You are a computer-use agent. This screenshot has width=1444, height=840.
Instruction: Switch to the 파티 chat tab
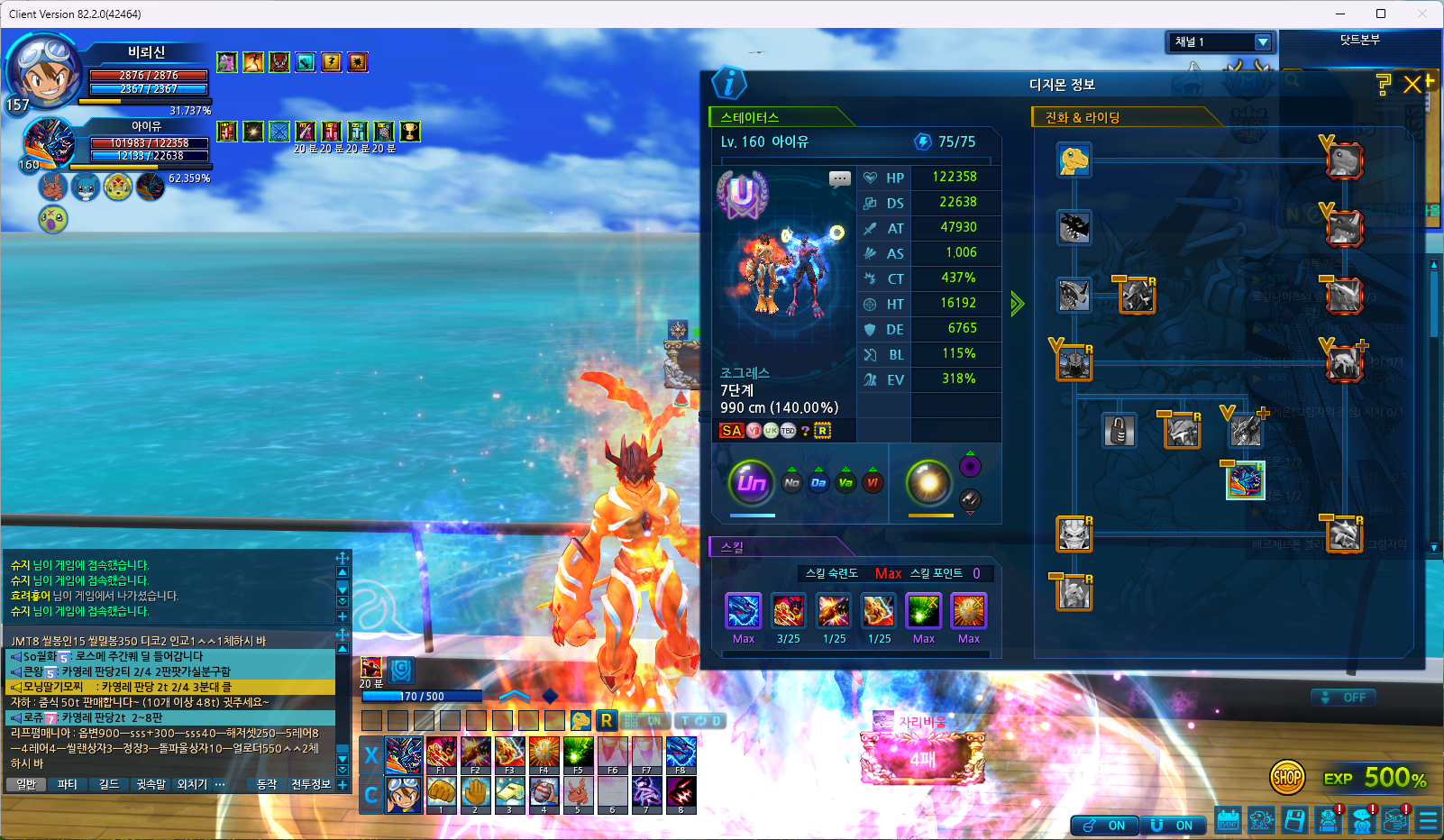point(68,784)
